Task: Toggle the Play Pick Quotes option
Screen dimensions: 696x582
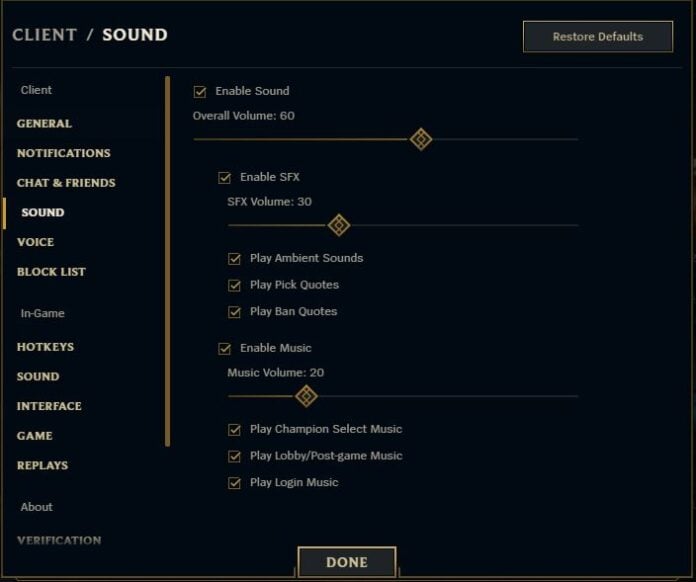Action: [x=235, y=285]
